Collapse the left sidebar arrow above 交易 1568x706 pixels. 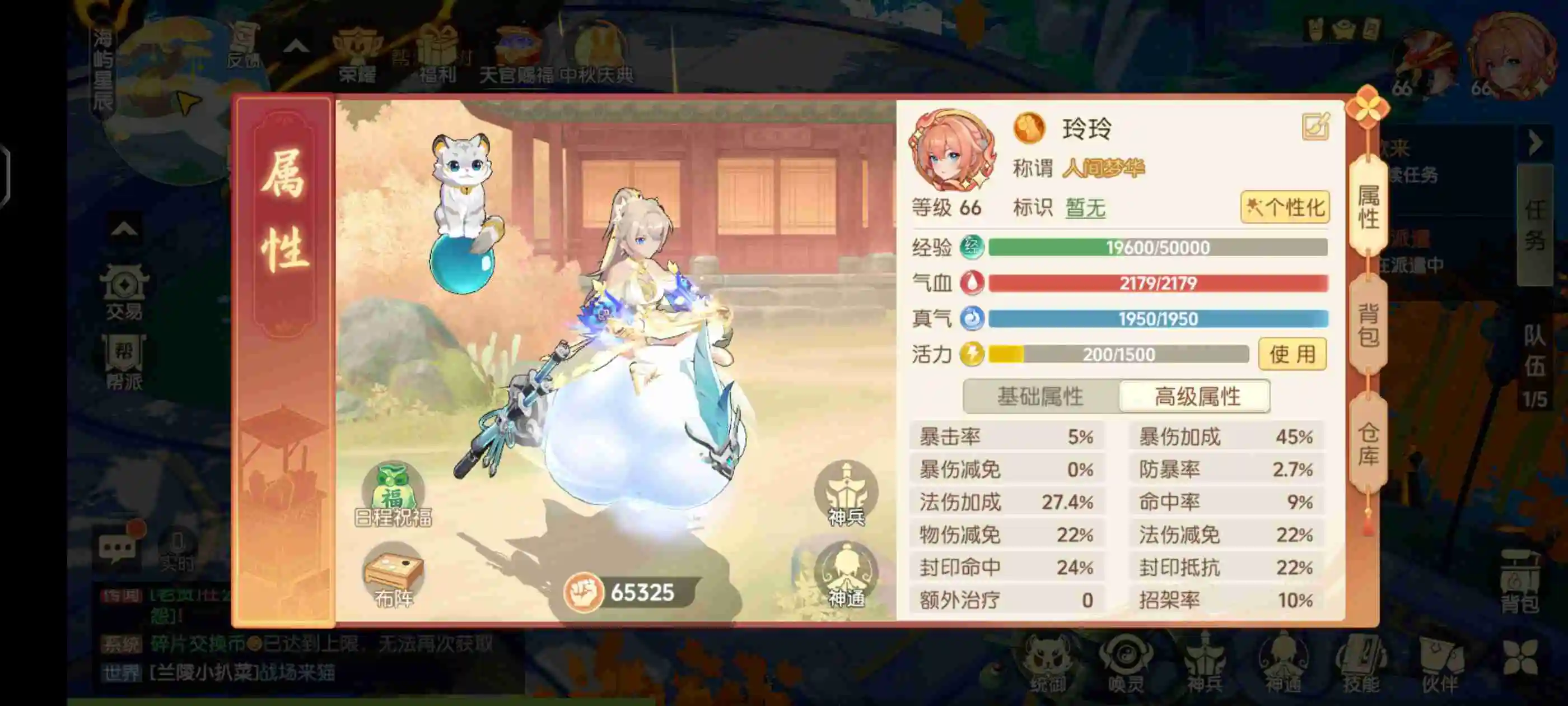click(x=124, y=229)
